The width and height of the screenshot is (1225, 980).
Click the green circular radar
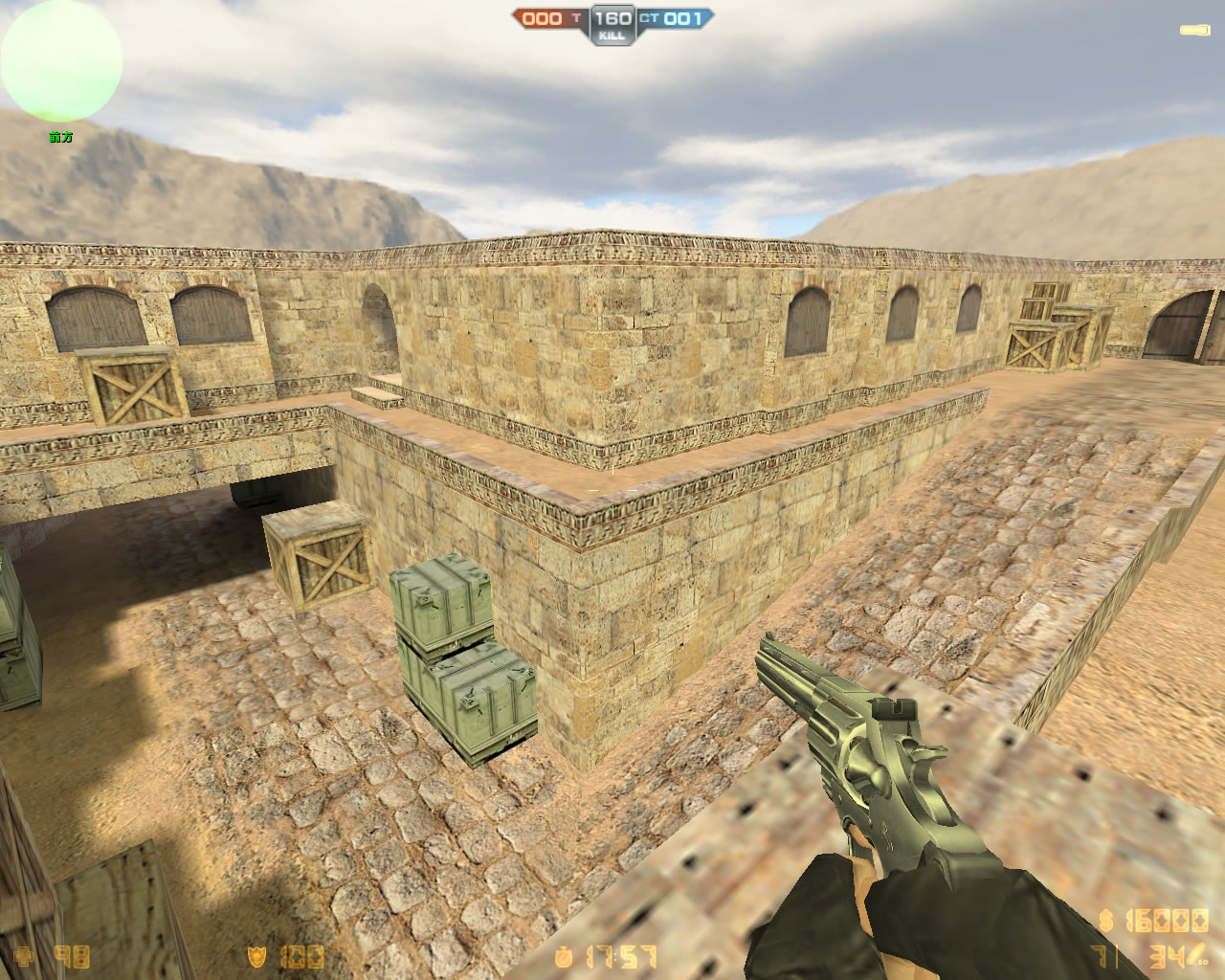click(61, 62)
